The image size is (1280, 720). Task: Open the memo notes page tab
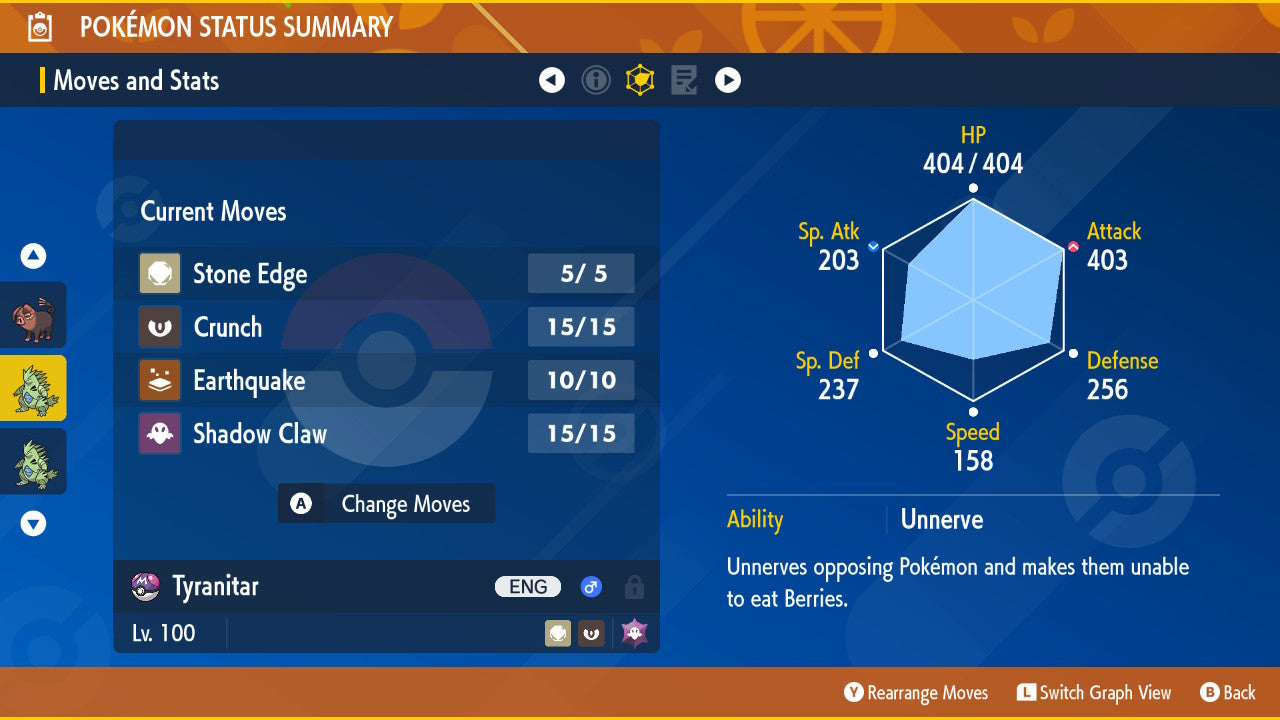pos(684,80)
